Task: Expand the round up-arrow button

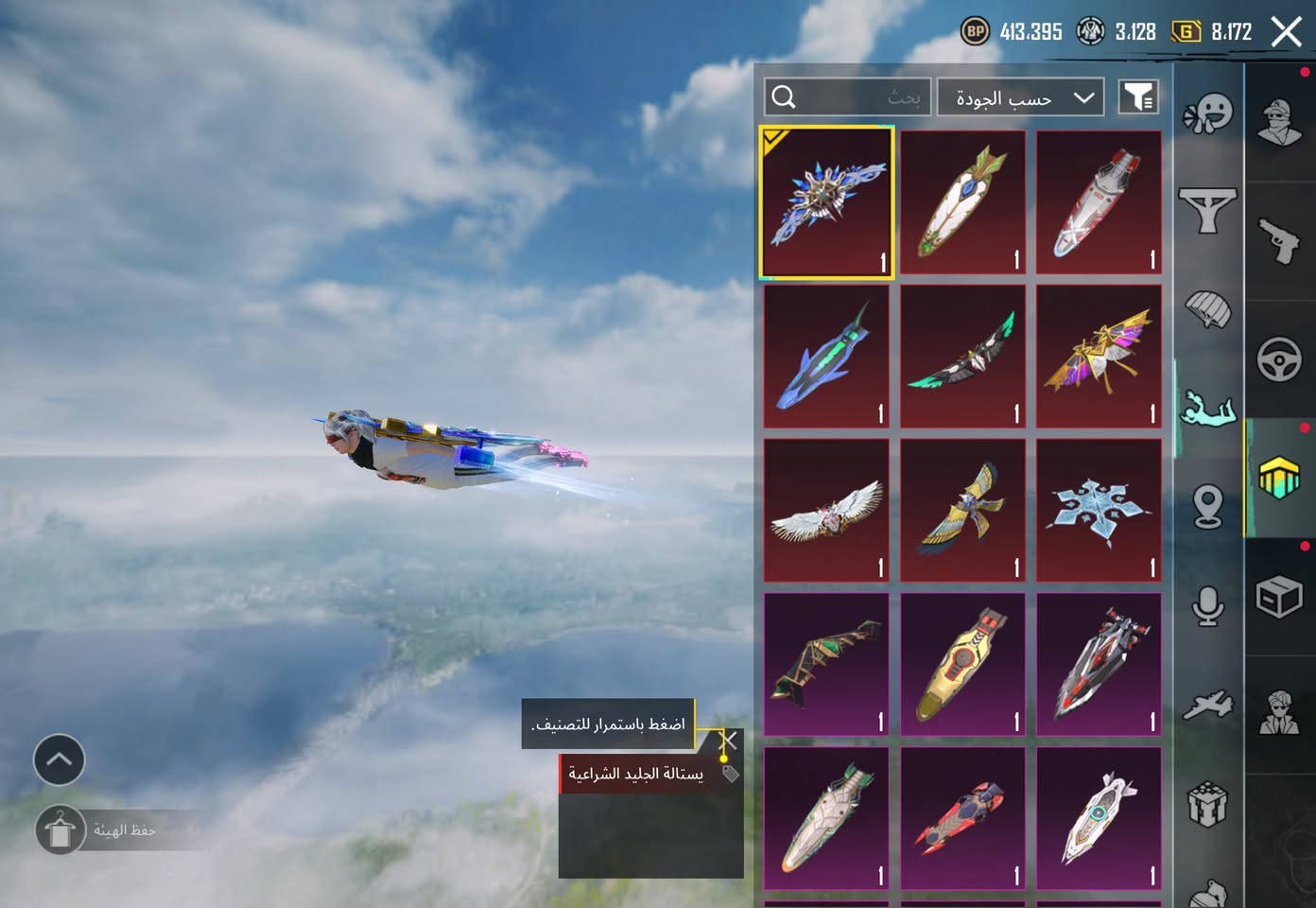Action: tap(59, 760)
